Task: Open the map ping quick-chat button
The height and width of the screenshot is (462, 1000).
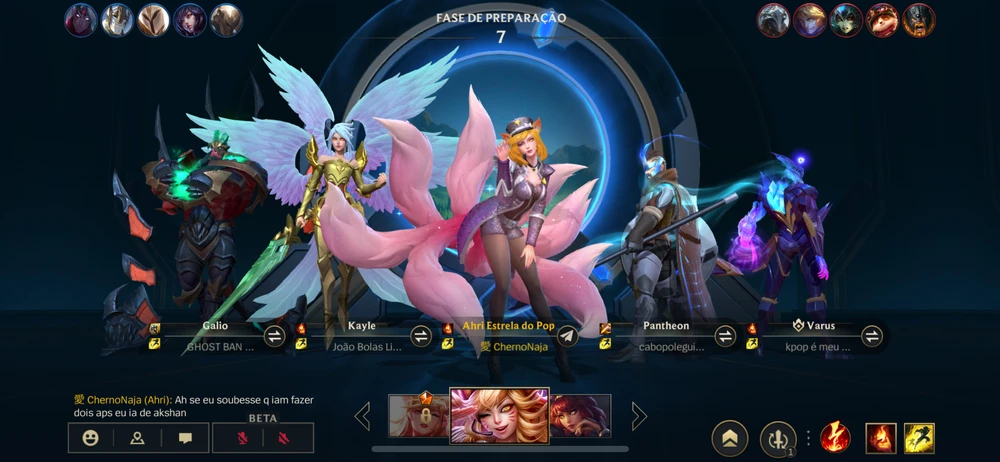Action: [x=138, y=438]
